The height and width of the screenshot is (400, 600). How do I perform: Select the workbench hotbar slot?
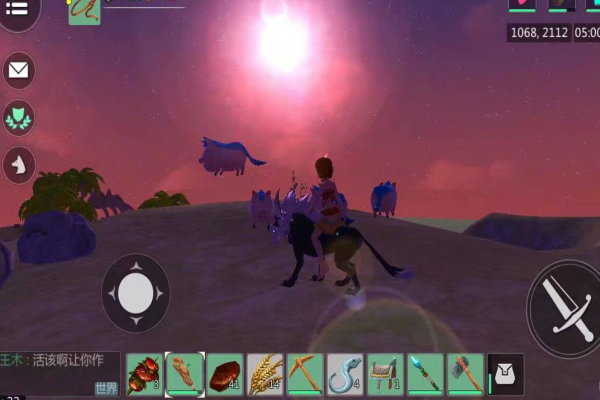pos(385,374)
